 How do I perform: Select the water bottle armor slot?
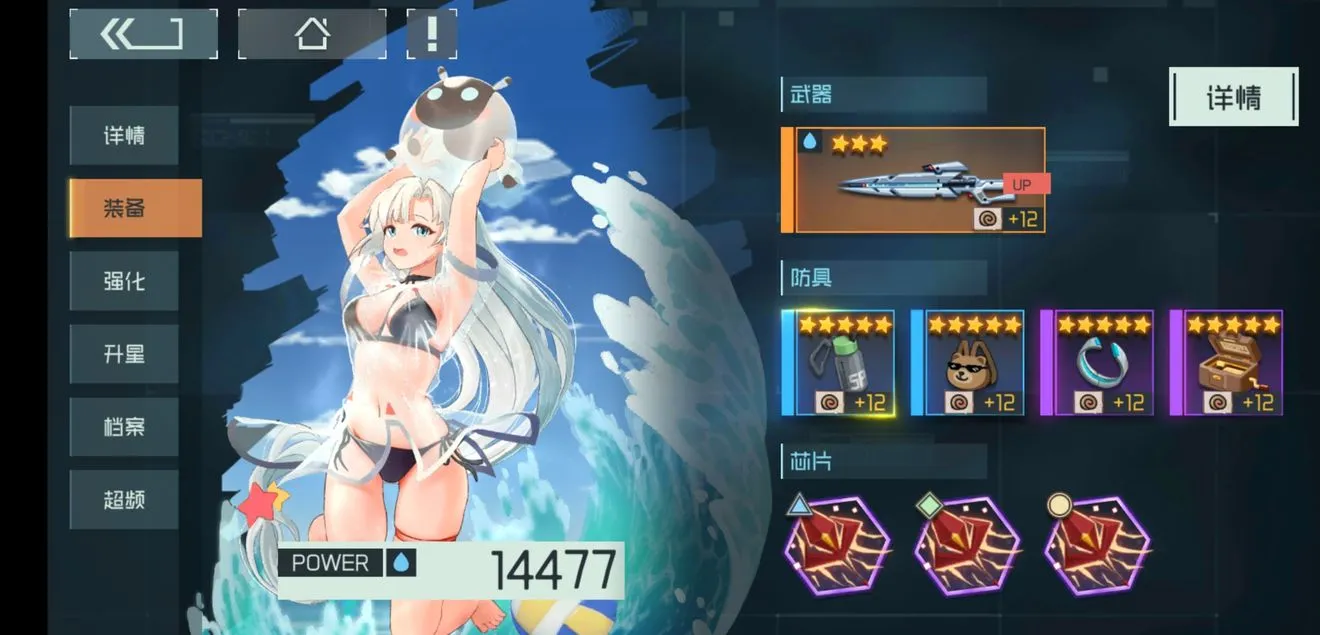coord(839,363)
